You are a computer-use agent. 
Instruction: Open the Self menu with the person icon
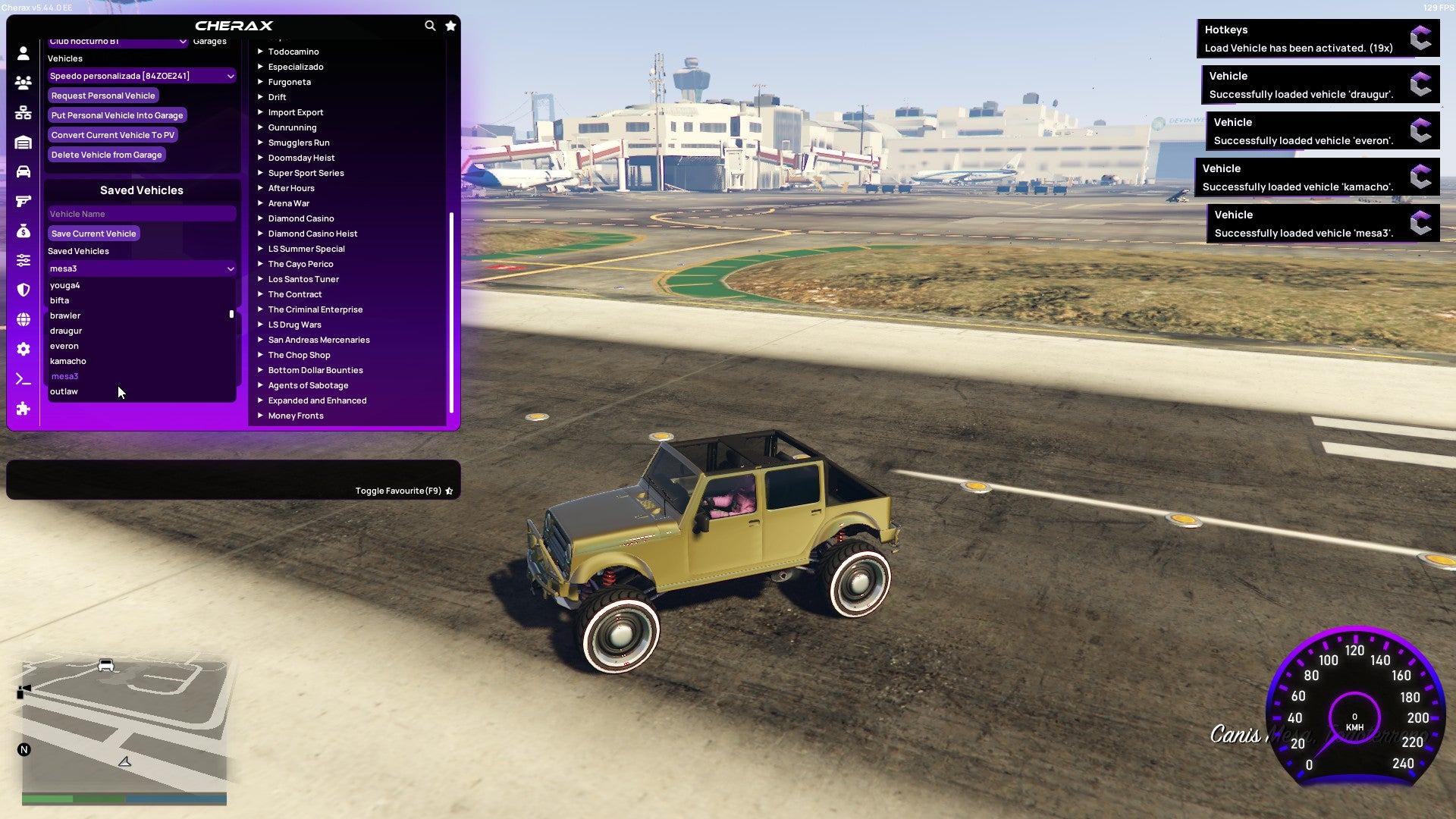pos(23,52)
